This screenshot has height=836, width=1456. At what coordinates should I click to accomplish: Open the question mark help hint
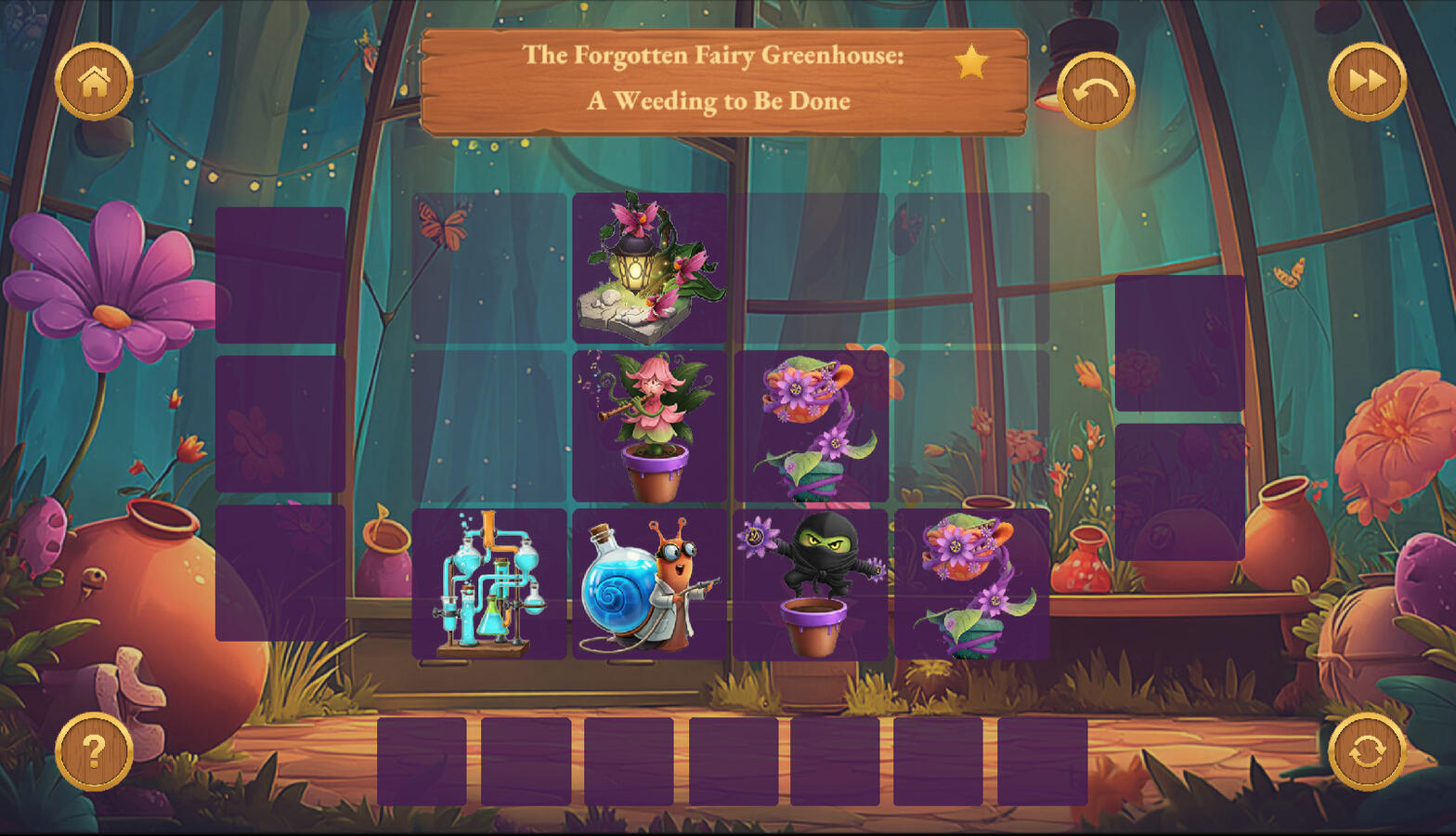tap(94, 751)
